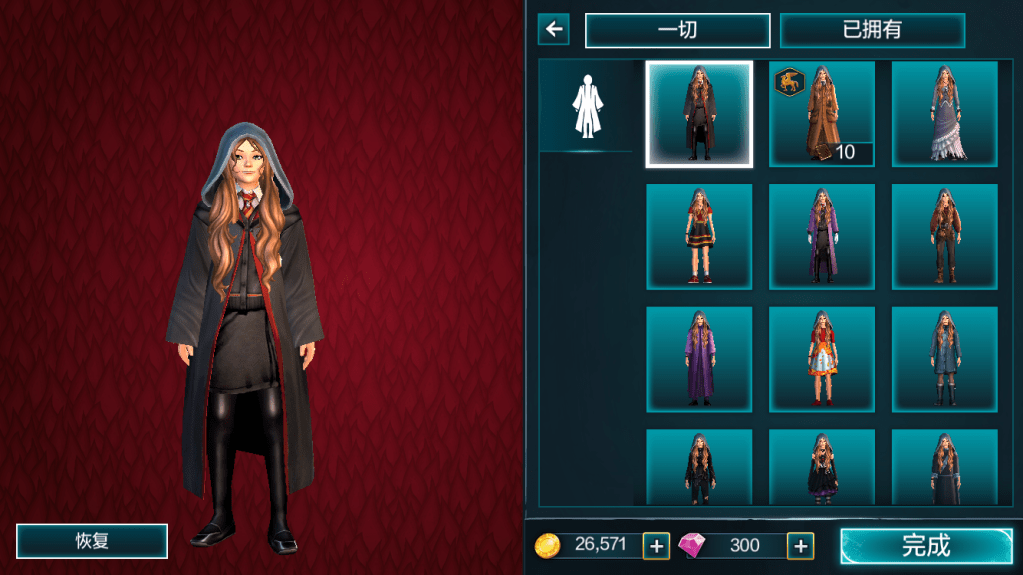Add more gold coins with plus button
Image resolution: width=1023 pixels, height=575 pixels.
pyautogui.click(x=656, y=545)
